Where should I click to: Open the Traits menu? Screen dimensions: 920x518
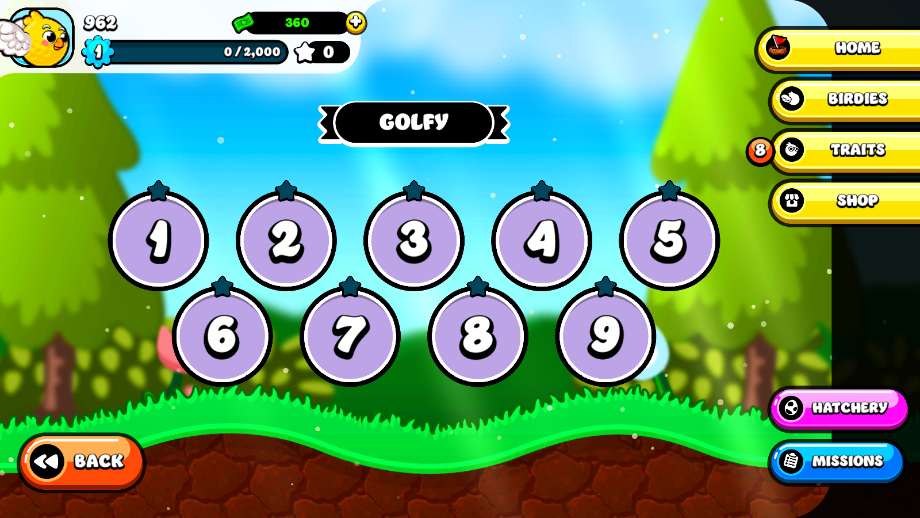[844, 150]
